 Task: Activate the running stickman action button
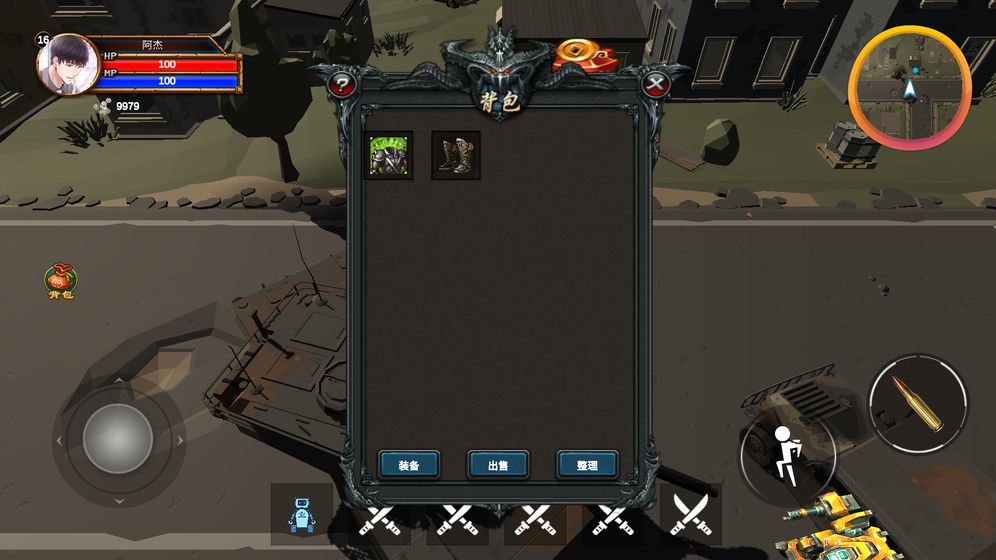787,456
